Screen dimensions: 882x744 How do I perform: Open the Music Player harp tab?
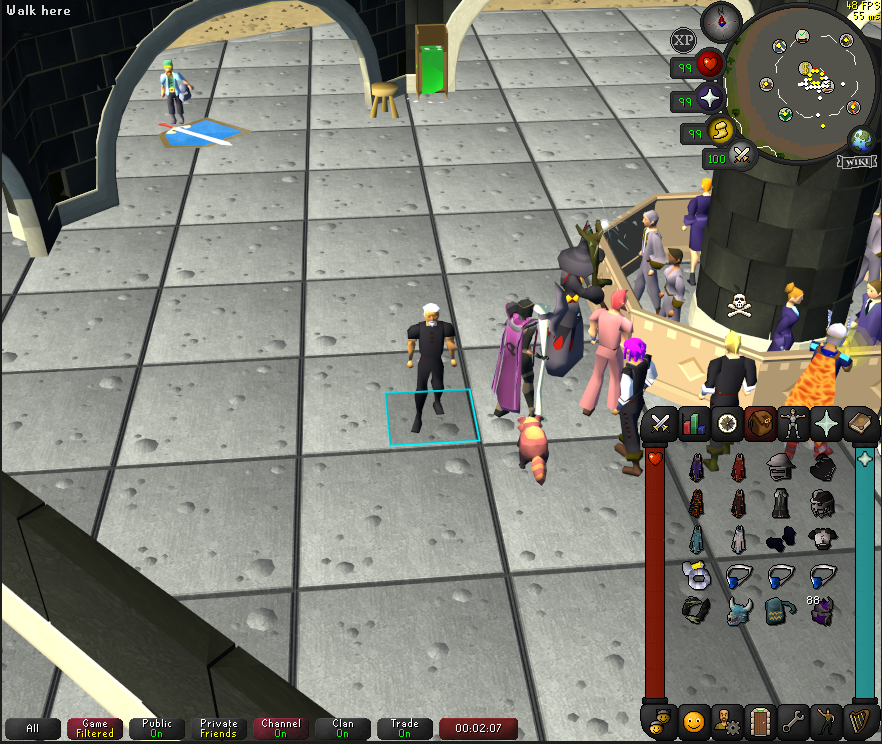pyautogui.click(x=860, y=719)
